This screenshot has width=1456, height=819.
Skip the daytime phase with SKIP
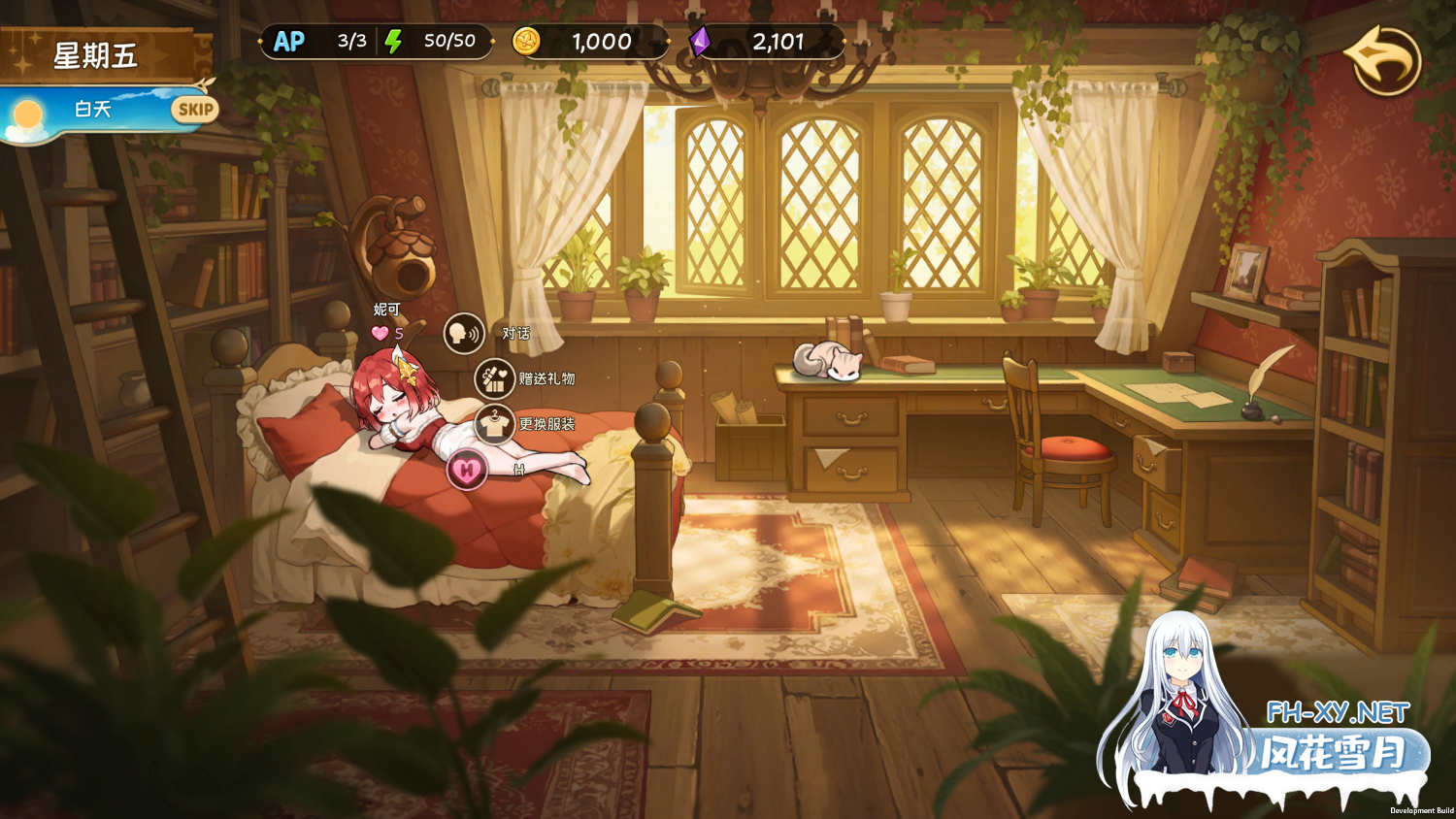(195, 110)
